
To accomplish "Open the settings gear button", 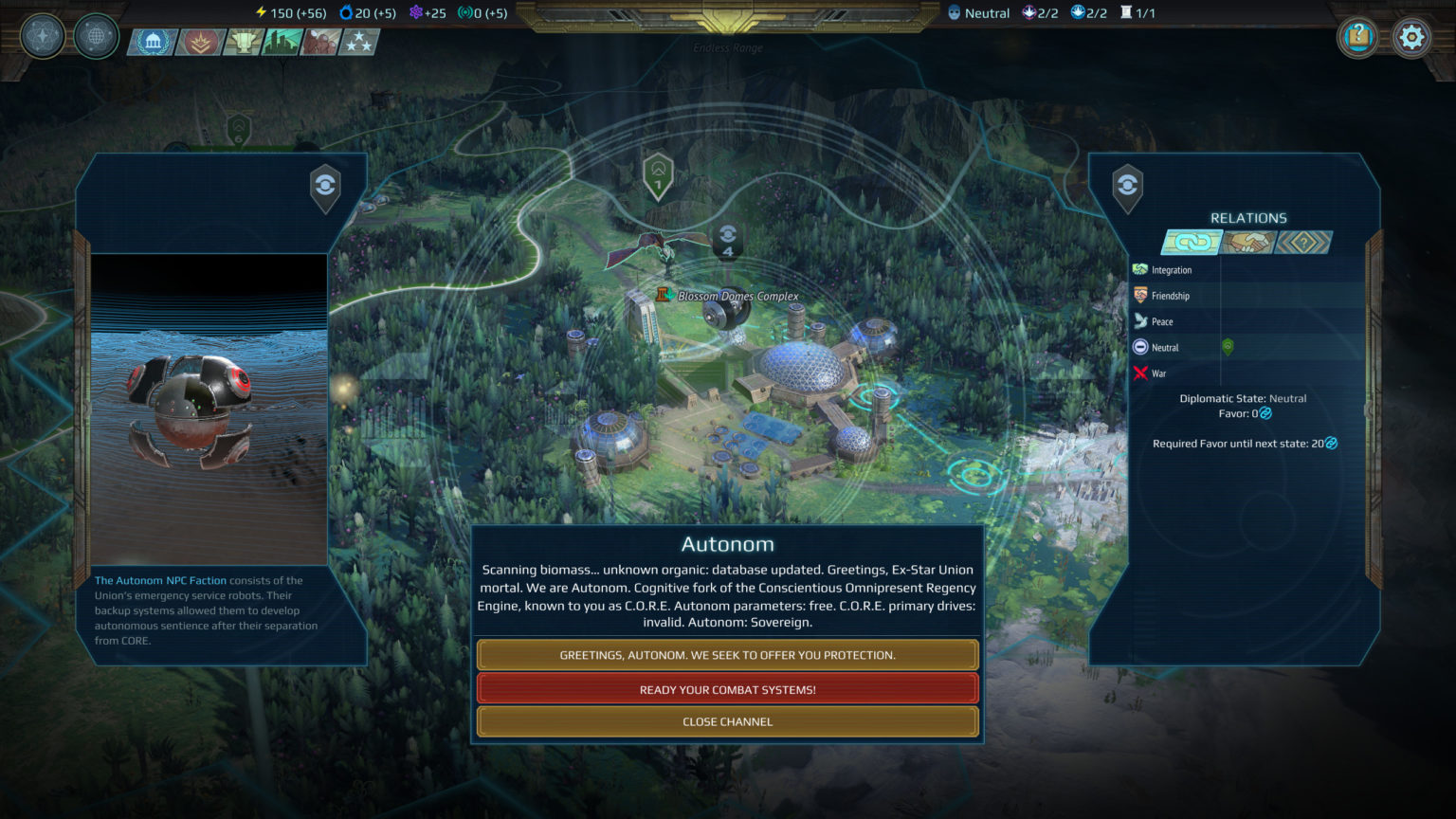I will [x=1411, y=37].
